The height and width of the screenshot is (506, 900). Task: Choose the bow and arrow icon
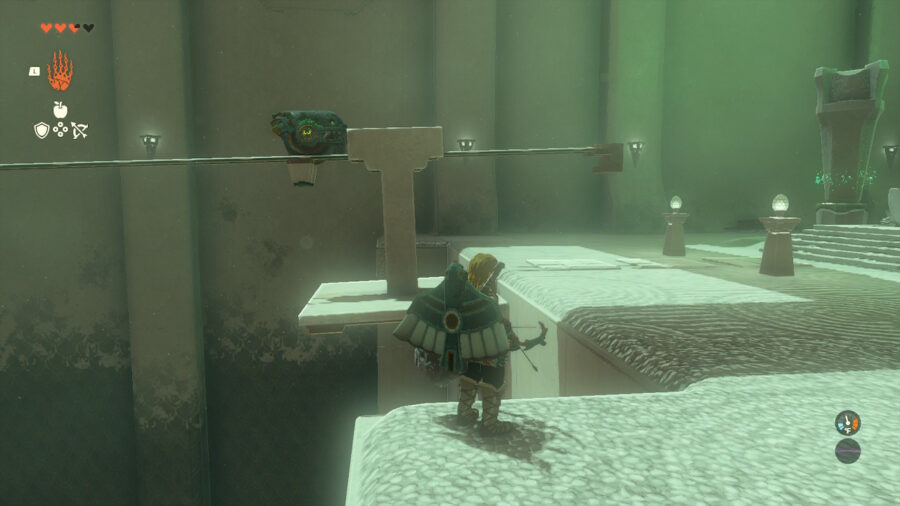click(79, 130)
